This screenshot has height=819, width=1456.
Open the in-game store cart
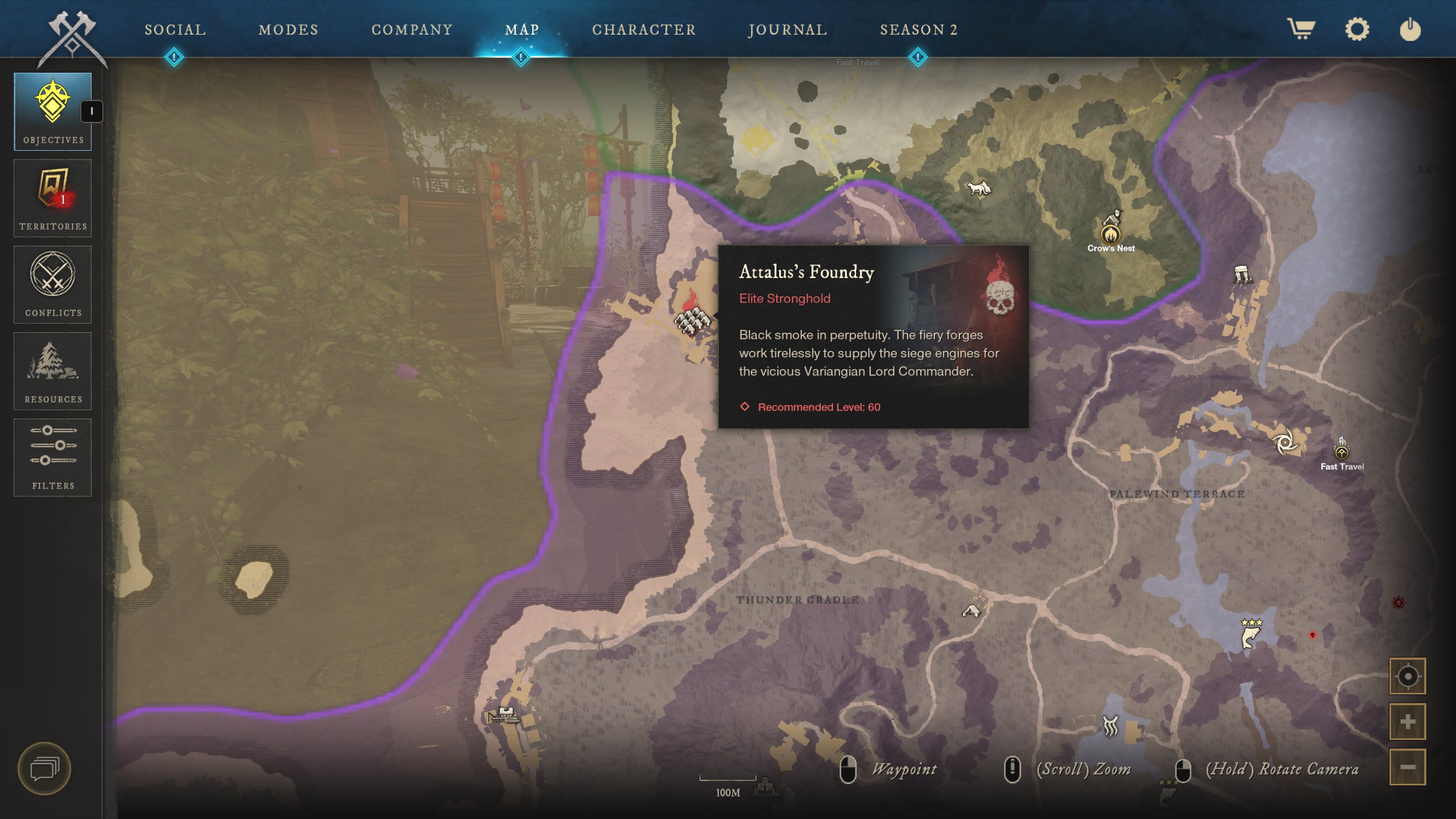(1302, 30)
